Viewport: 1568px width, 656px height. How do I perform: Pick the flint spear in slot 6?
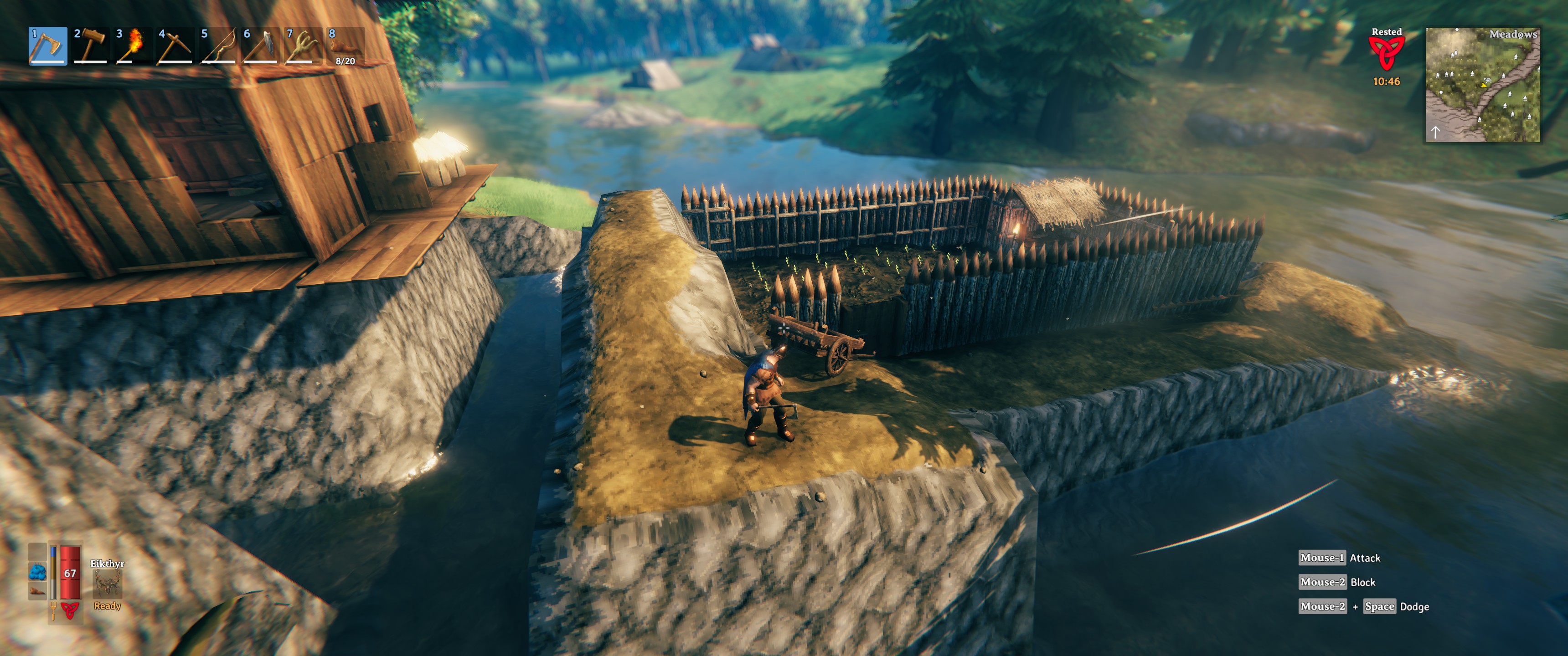tap(261, 46)
